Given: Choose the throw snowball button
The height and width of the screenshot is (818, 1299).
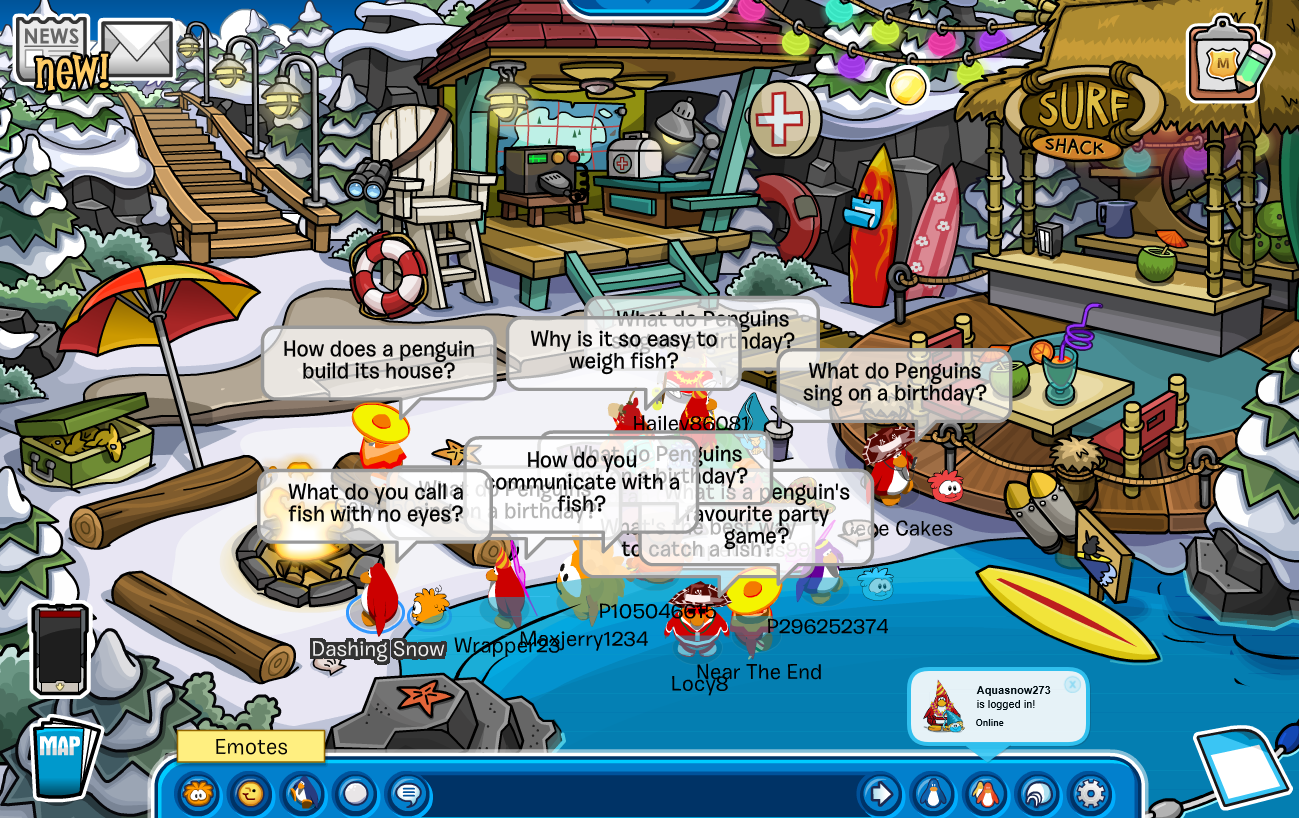Looking at the screenshot, I should [x=355, y=795].
